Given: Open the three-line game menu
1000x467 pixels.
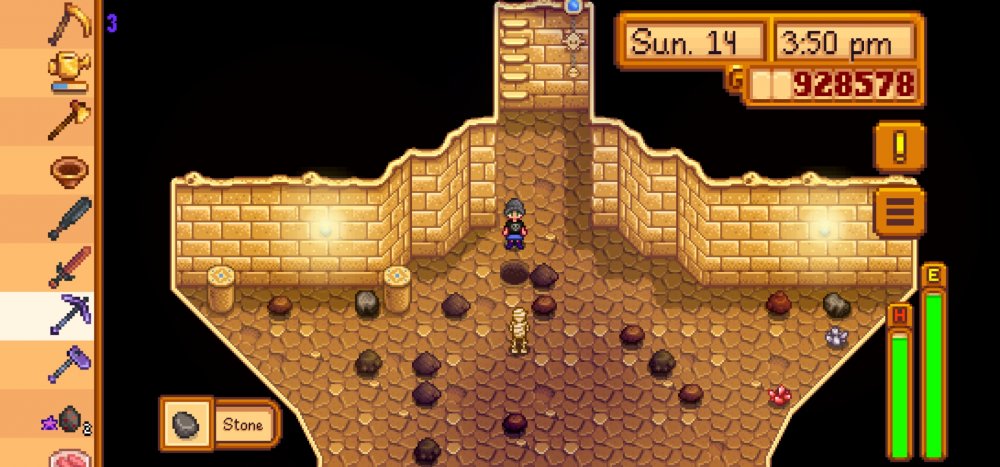Looking at the screenshot, I should pos(898,212).
